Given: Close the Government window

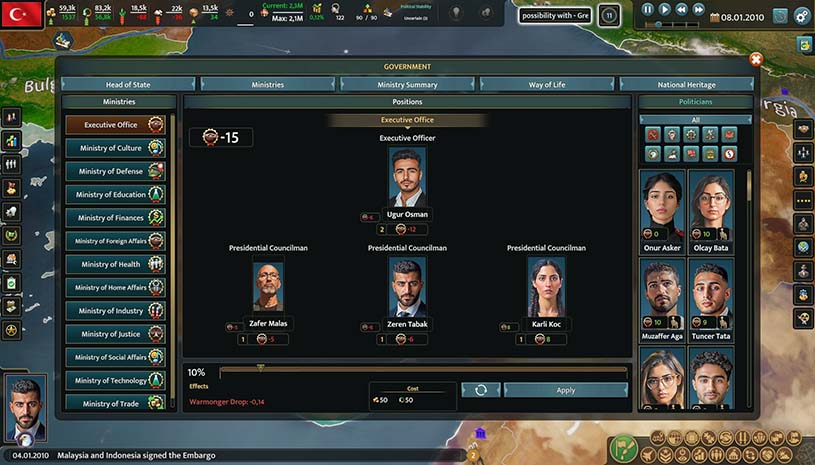Looking at the screenshot, I should pos(756,59).
